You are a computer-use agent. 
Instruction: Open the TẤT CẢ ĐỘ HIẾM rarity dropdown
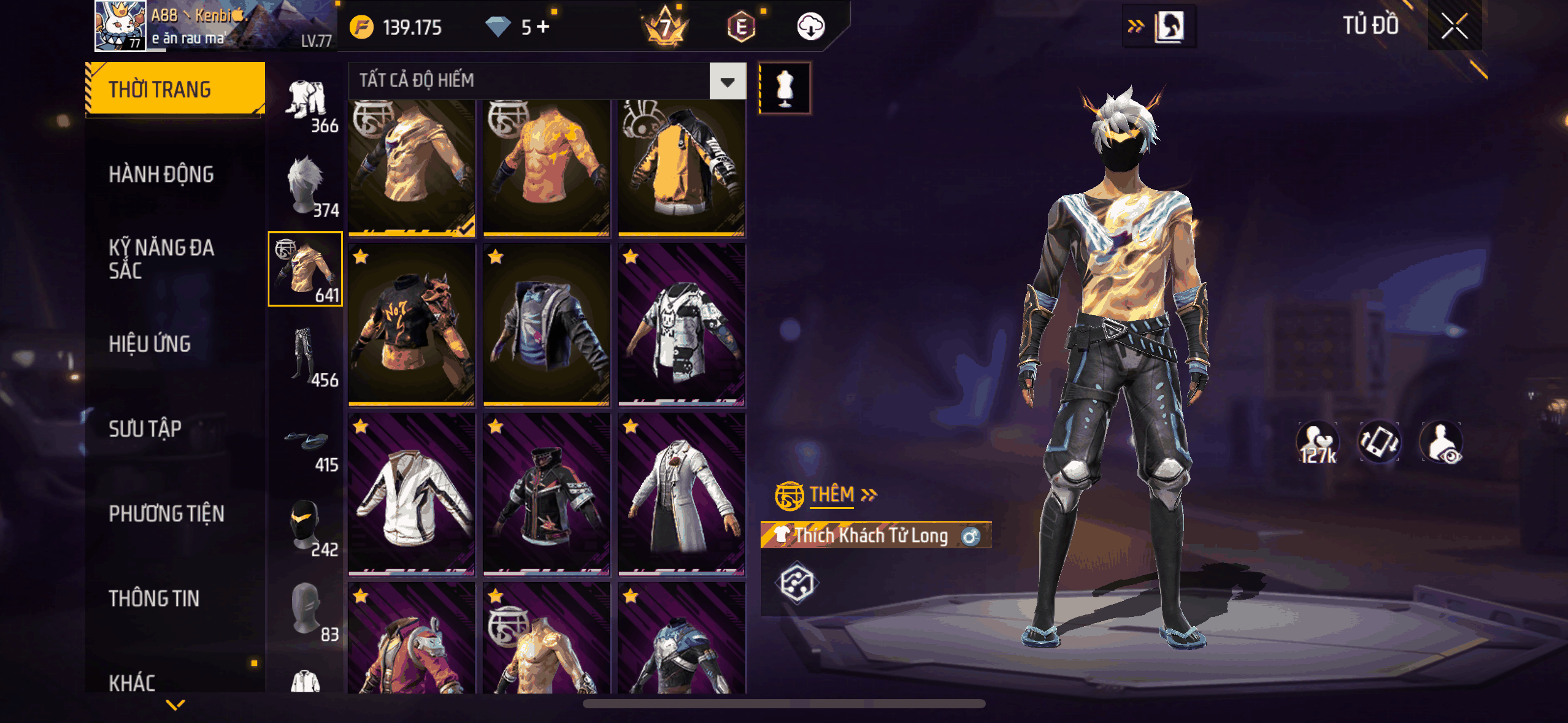point(728,81)
